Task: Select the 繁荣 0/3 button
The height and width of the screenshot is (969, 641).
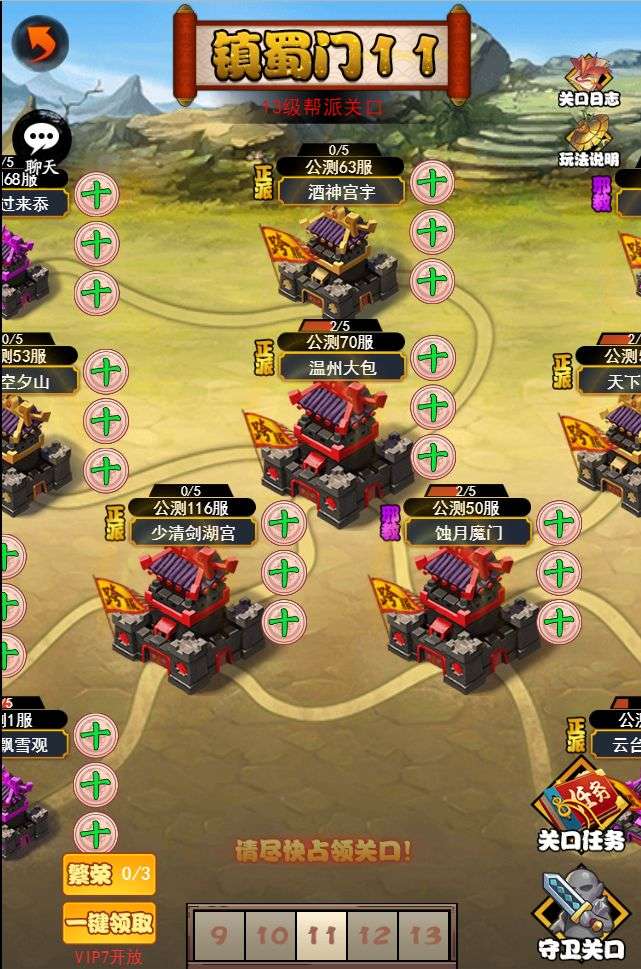Action: click(x=109, y=873)
